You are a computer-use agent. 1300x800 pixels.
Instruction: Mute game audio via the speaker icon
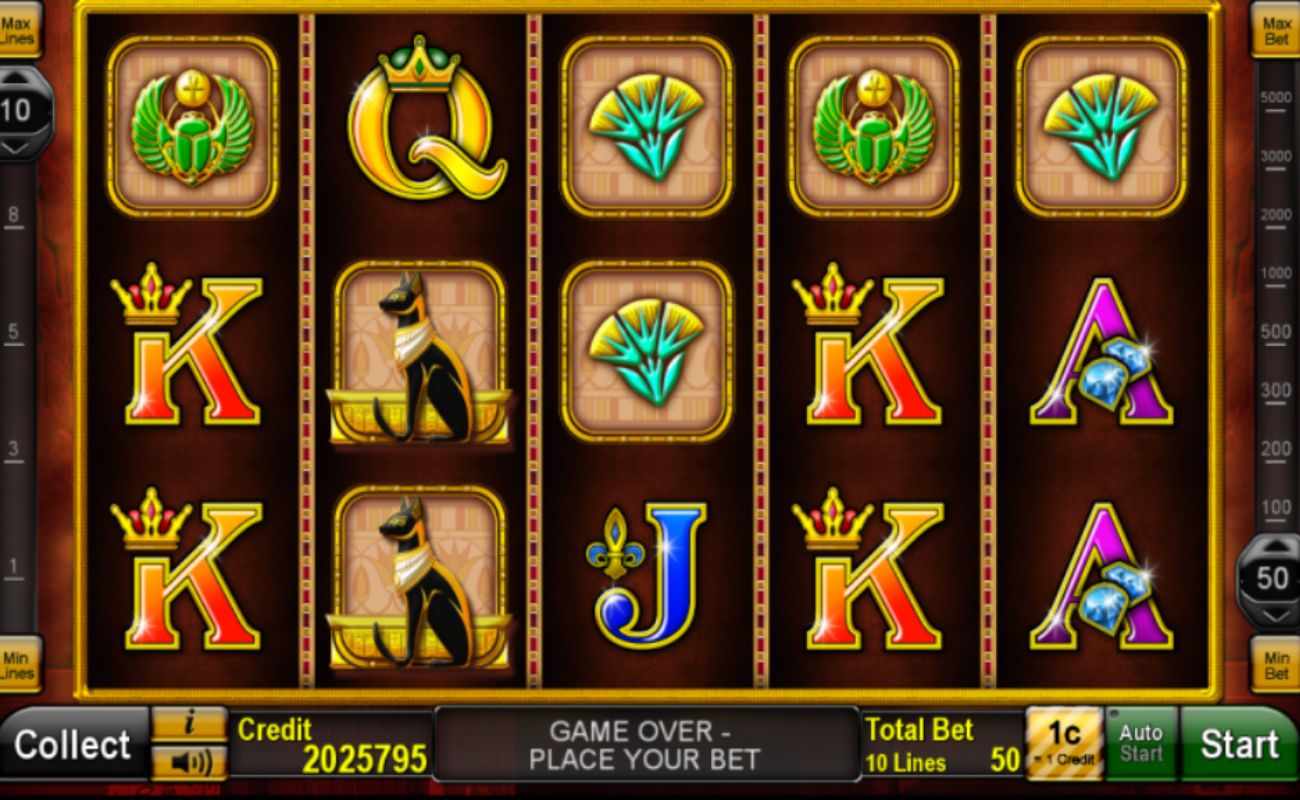tap(190, 764)
